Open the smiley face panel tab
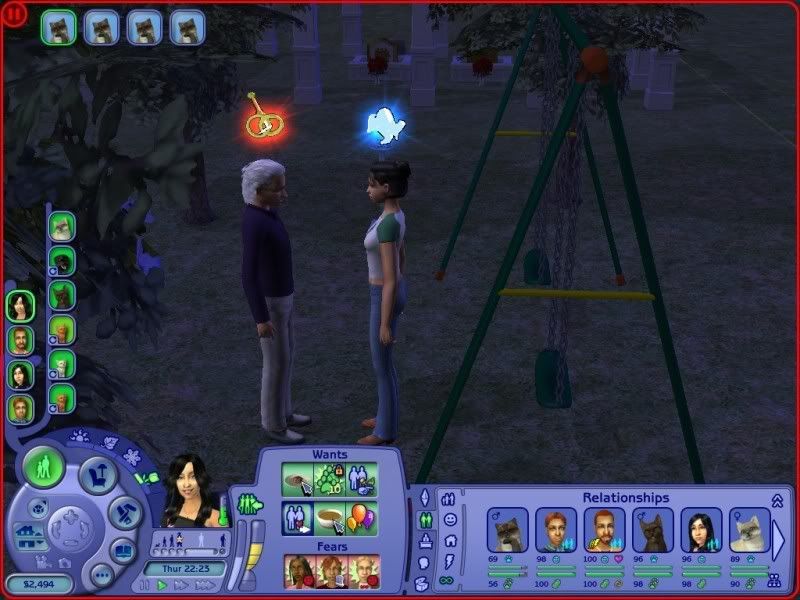Image resolution: width=800 pixels, height=600 pixels. [x=450, y=519]
